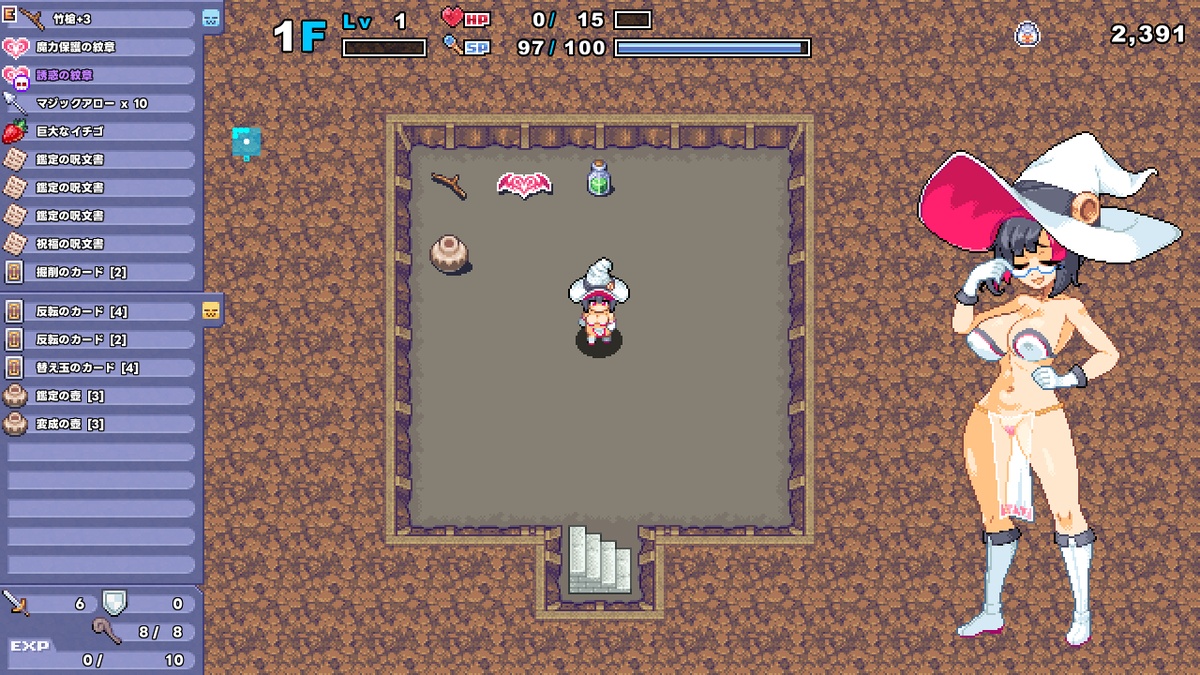Viewport: 1200px width, 675px height.
Task: Select the 祝福の呪文書 scroll
Action: click(100, 243)
